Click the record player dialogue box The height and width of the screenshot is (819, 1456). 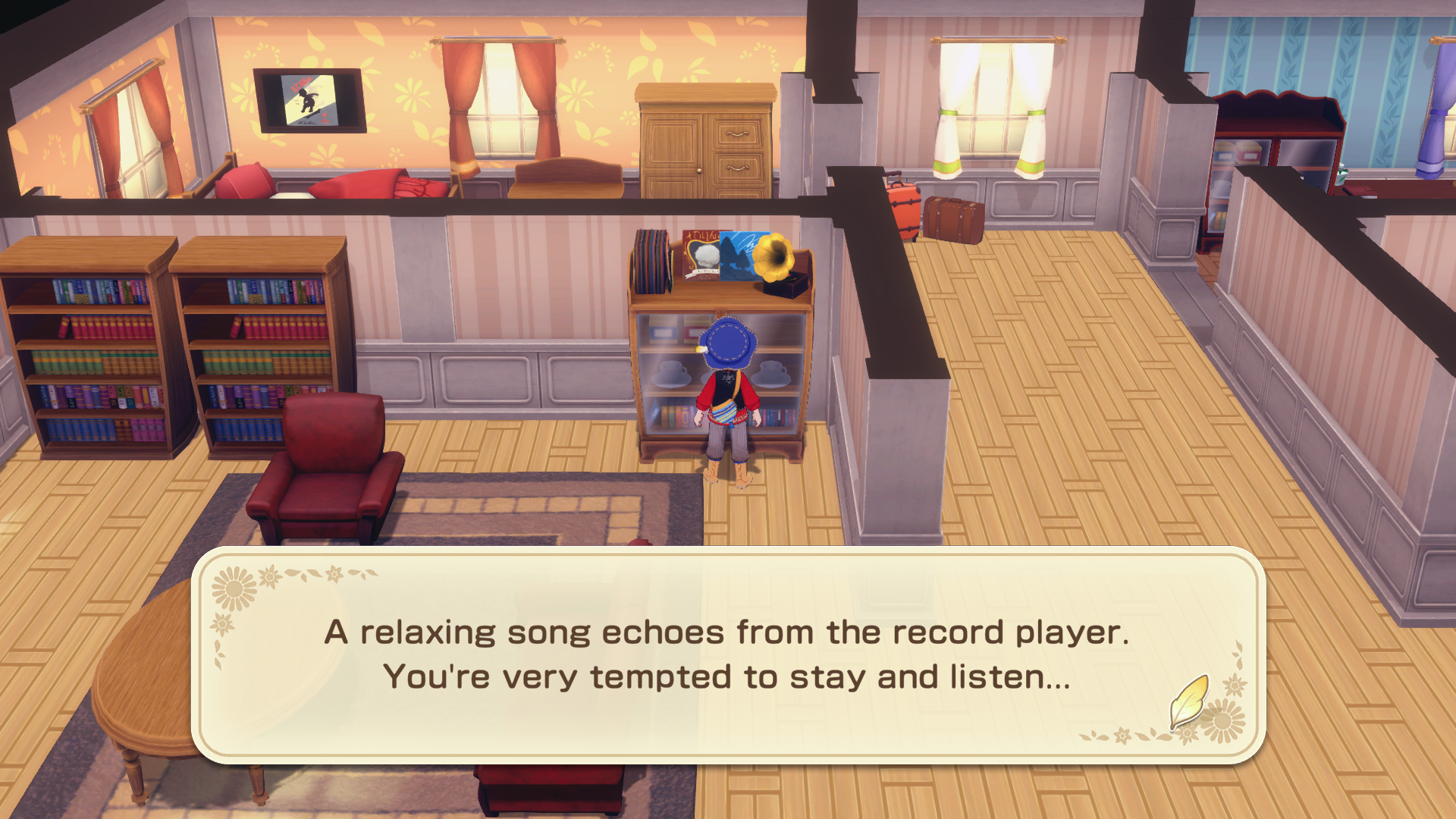(728, 654)
